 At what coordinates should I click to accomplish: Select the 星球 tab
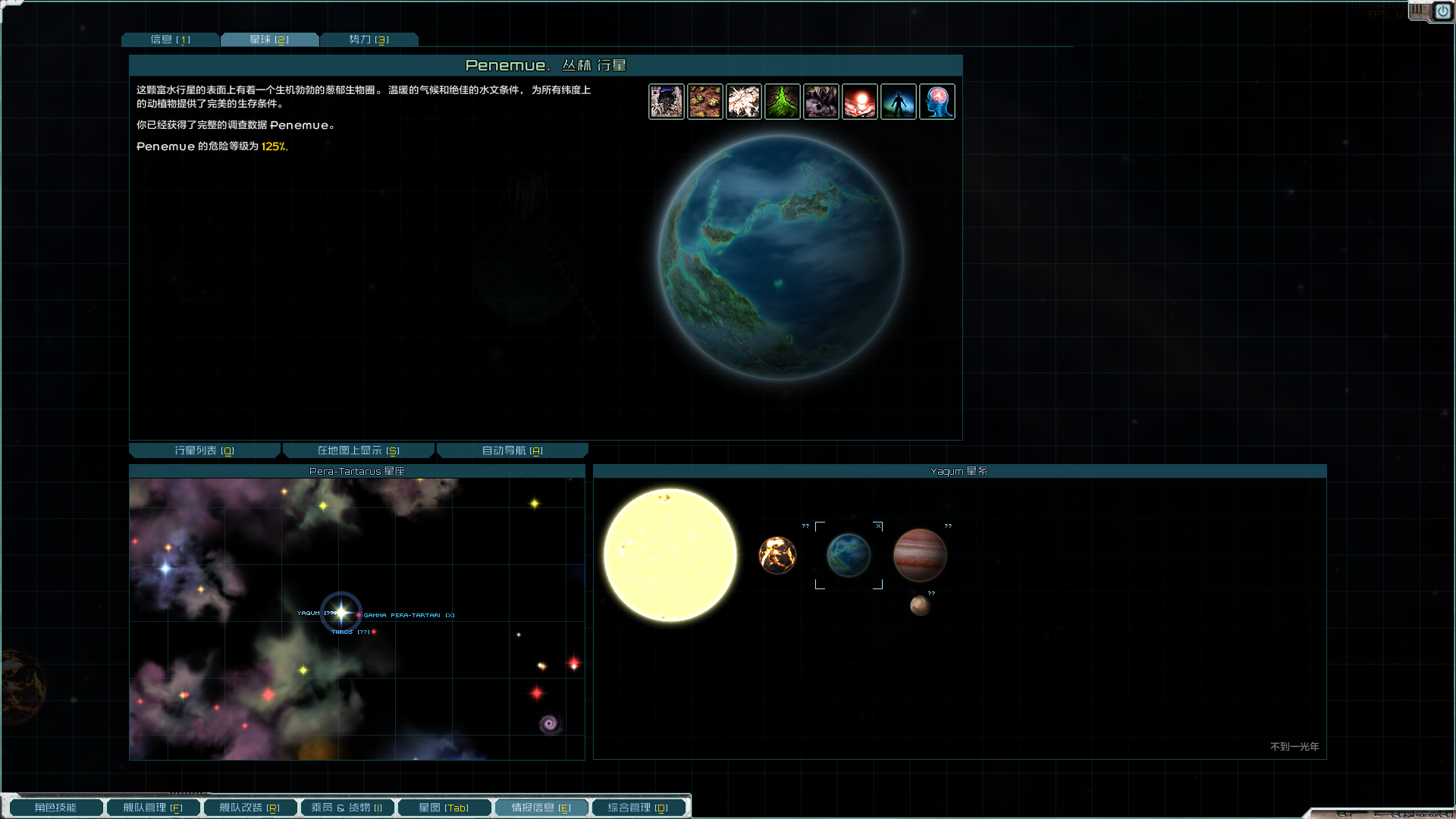coord(269,39)
